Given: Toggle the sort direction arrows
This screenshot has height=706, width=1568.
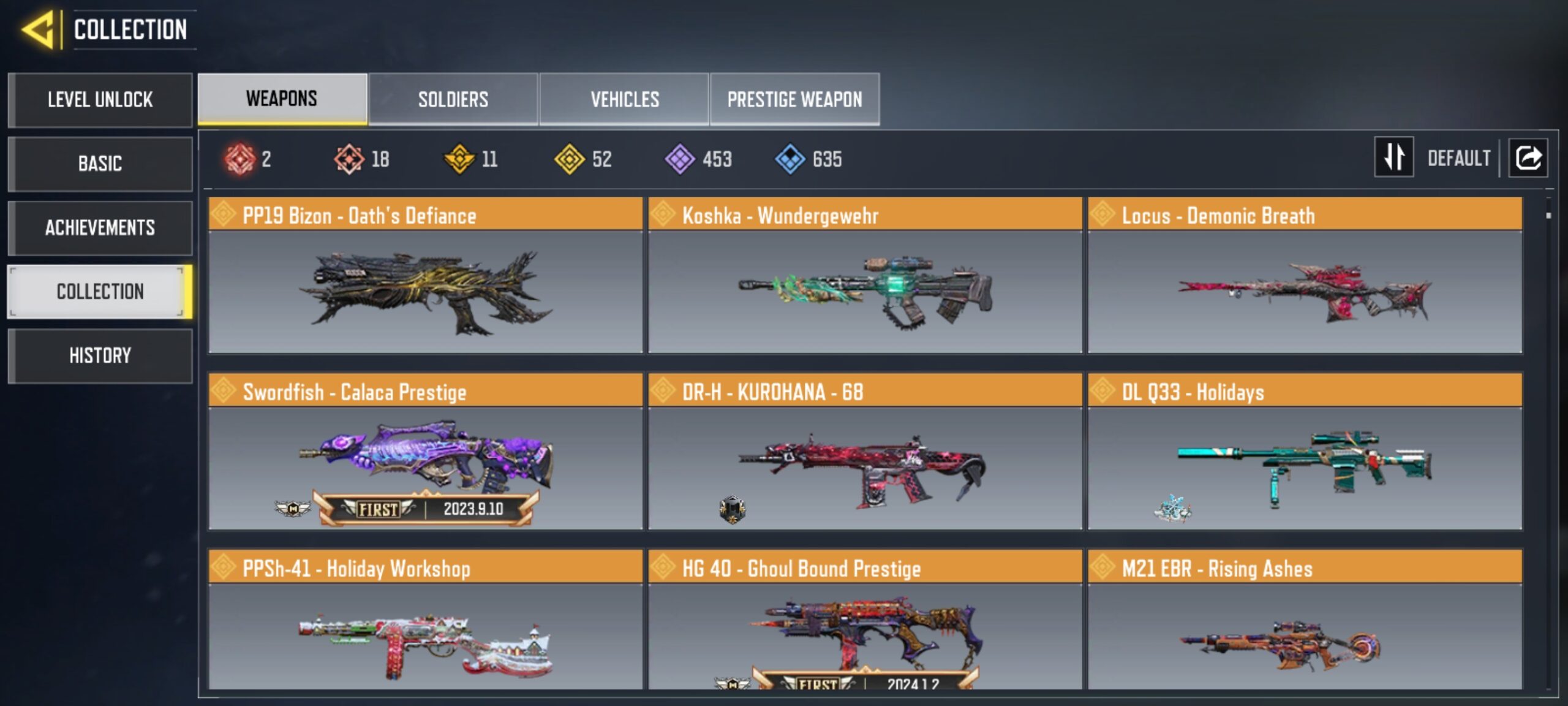Looking at the screenshot, I should [x=1393, y=158].
